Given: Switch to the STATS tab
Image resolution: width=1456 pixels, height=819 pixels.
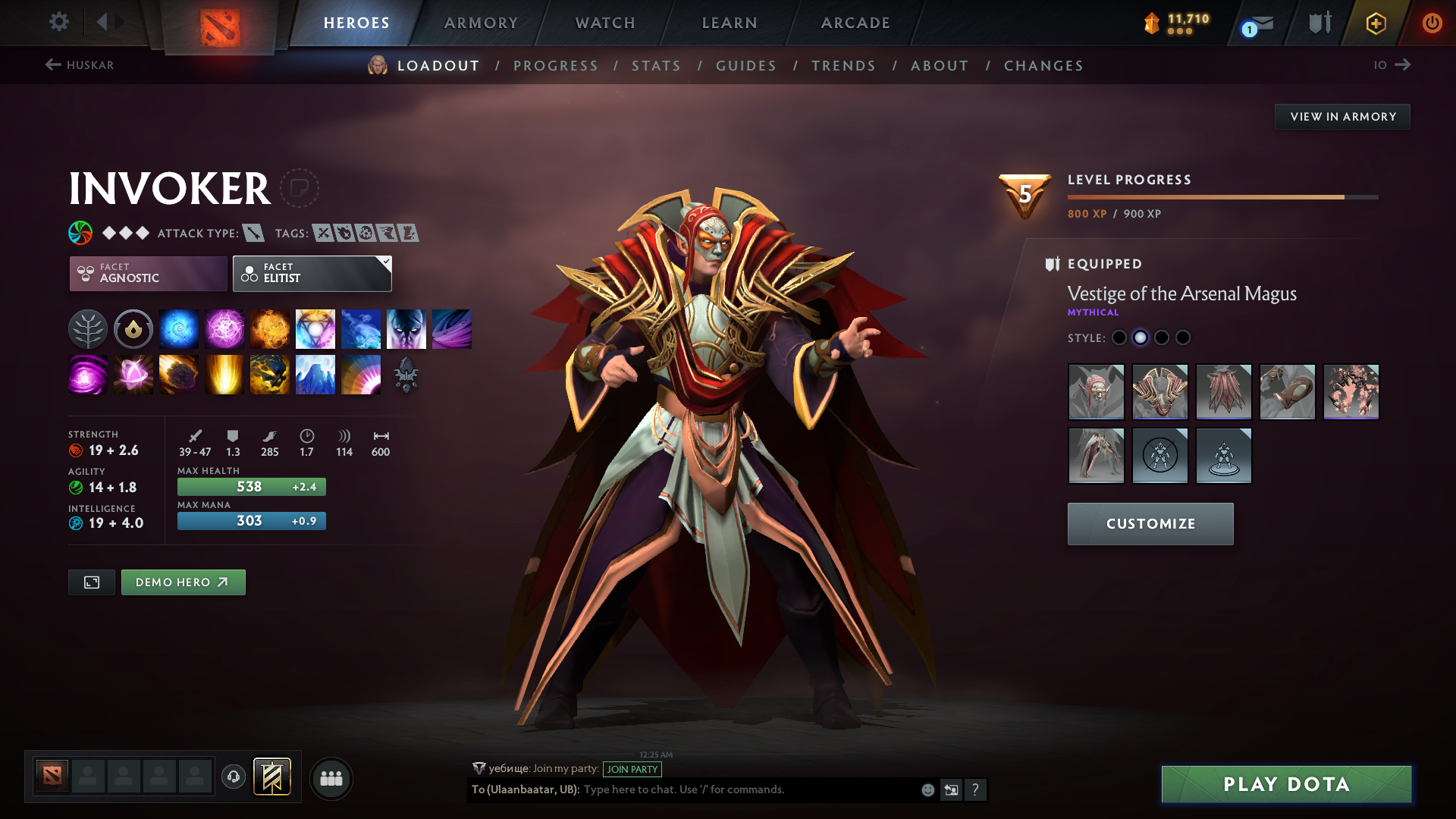Looking at the screenshot, I should [655, 65].
